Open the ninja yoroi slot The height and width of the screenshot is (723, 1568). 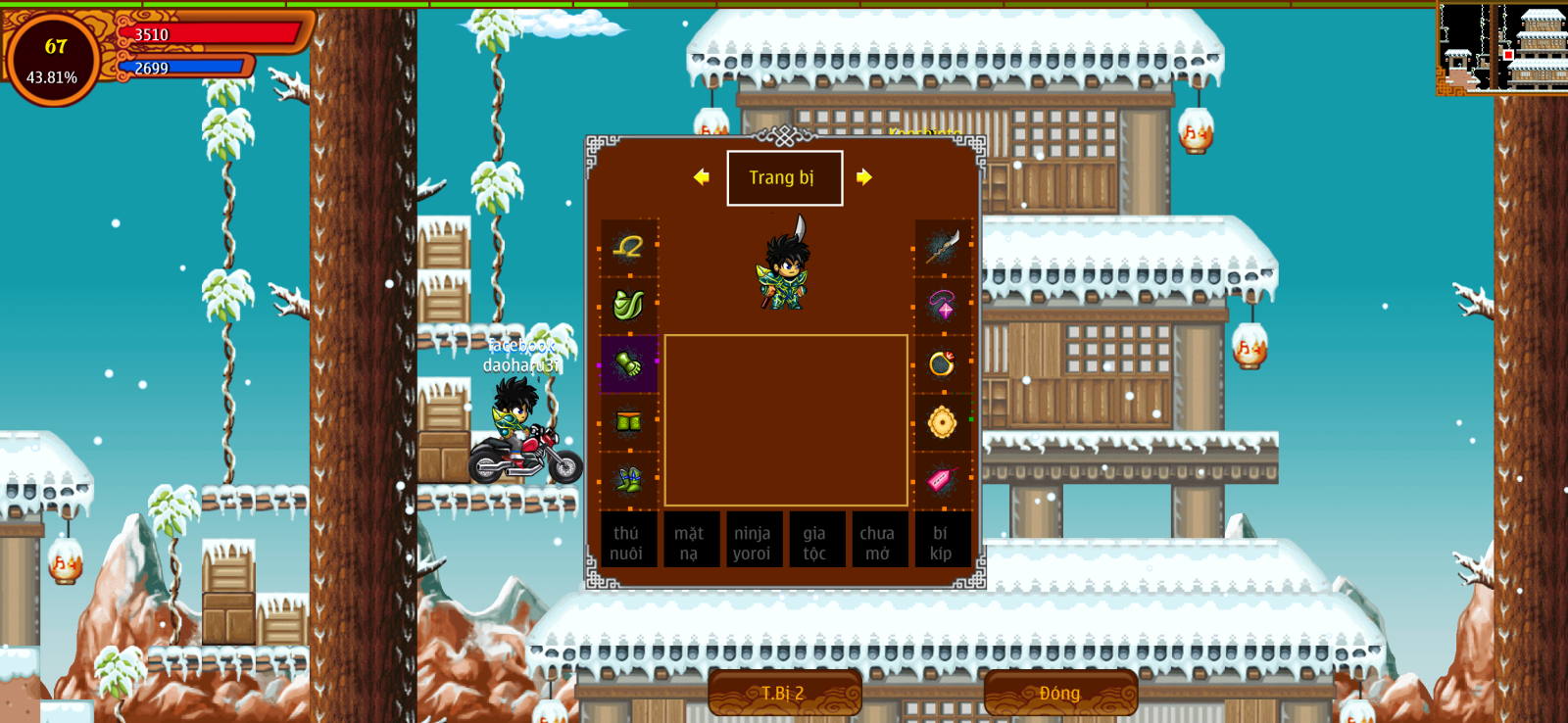click(753, 541)
